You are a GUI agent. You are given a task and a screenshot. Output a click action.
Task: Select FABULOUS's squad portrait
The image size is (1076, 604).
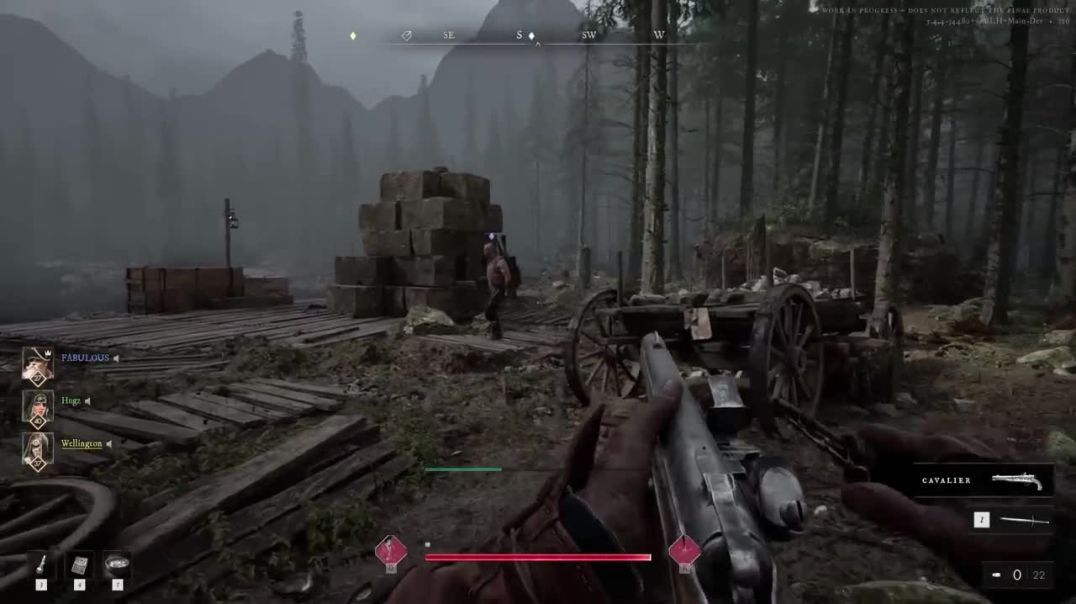pos(38,364)
